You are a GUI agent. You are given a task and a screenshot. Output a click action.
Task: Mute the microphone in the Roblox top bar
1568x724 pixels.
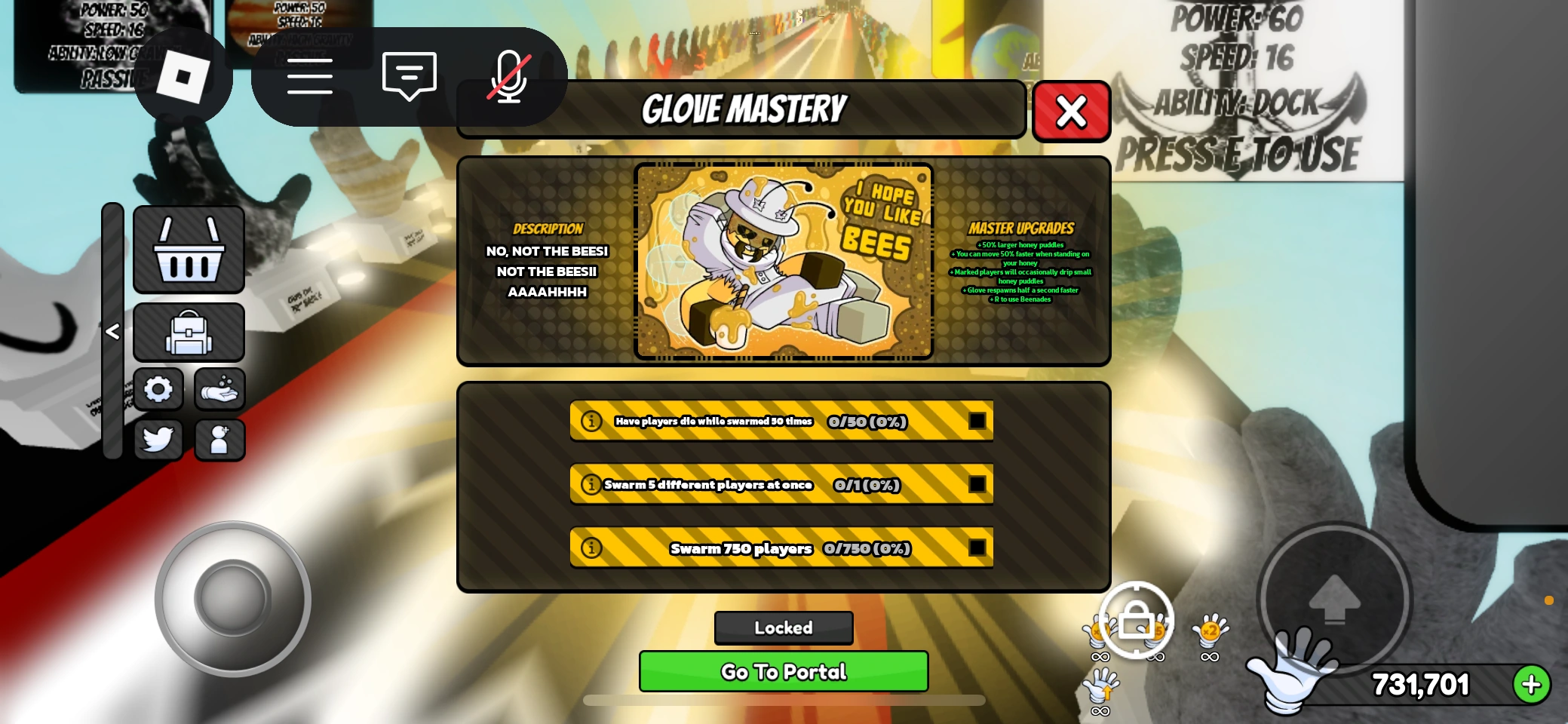510,75
